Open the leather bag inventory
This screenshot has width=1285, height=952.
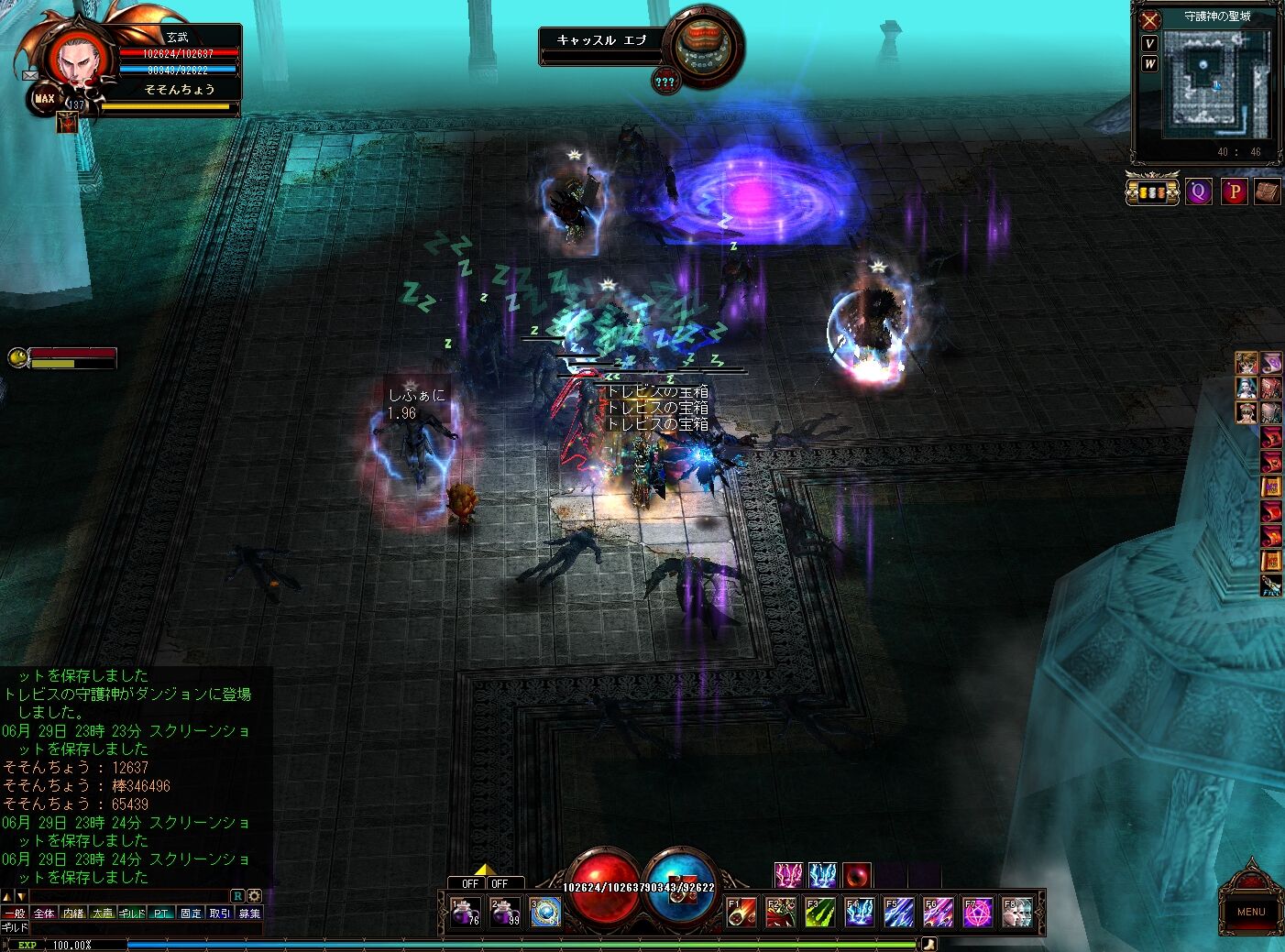pyautogui.click(x=1267, y=191)
